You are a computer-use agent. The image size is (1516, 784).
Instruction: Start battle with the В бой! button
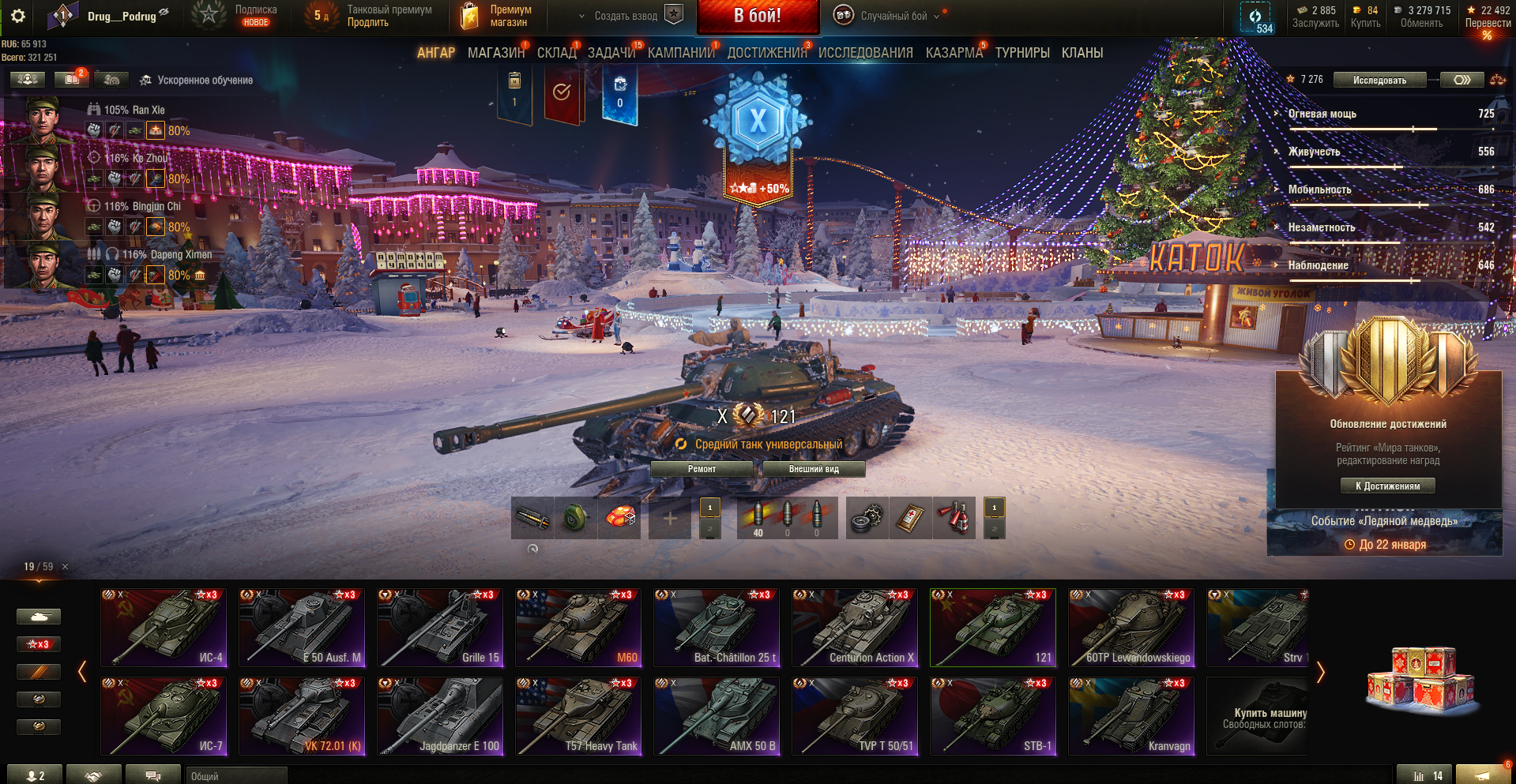point(757,17)
